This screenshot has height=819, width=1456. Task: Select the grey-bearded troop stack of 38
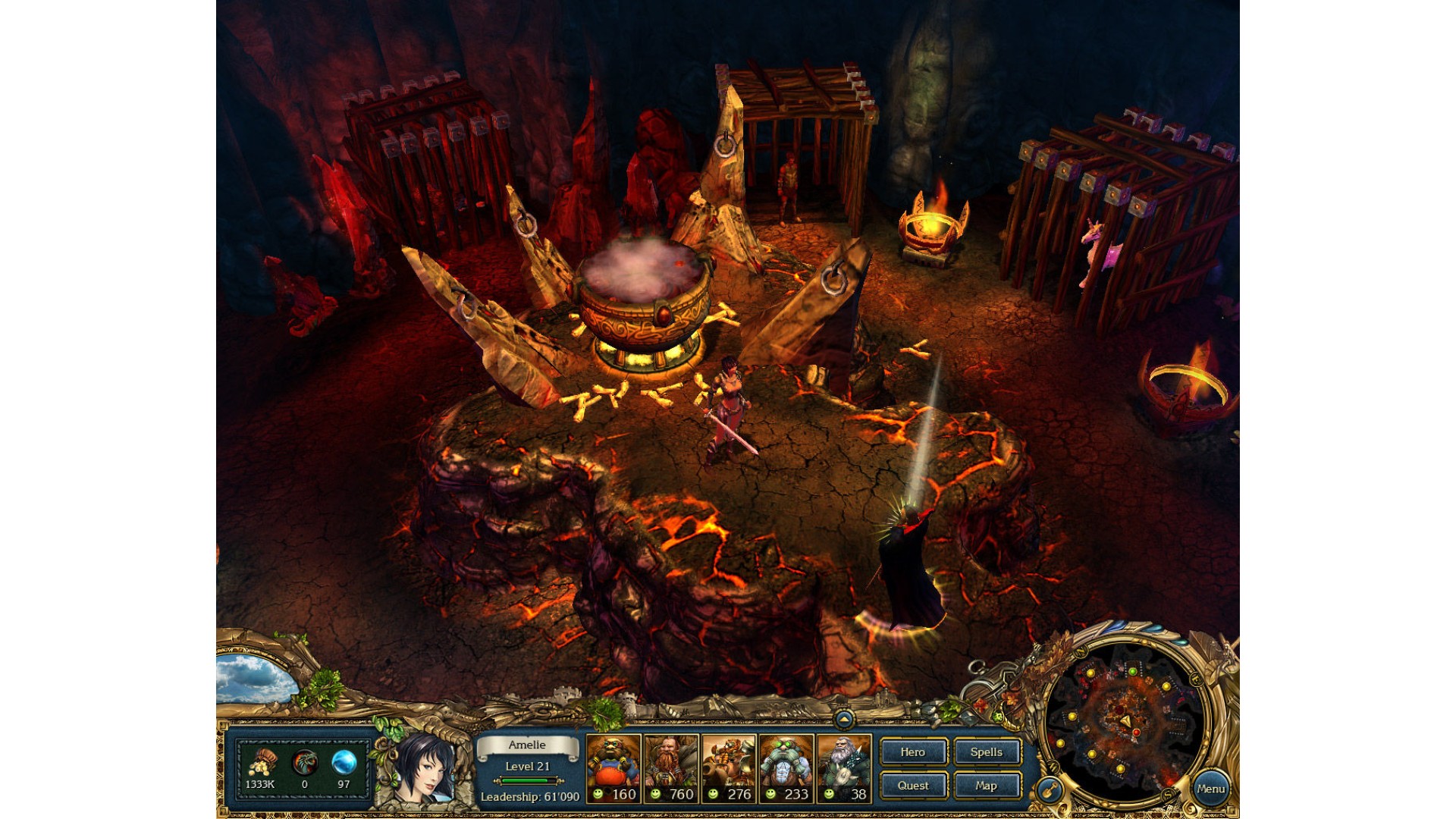click(x=844, y=768)
